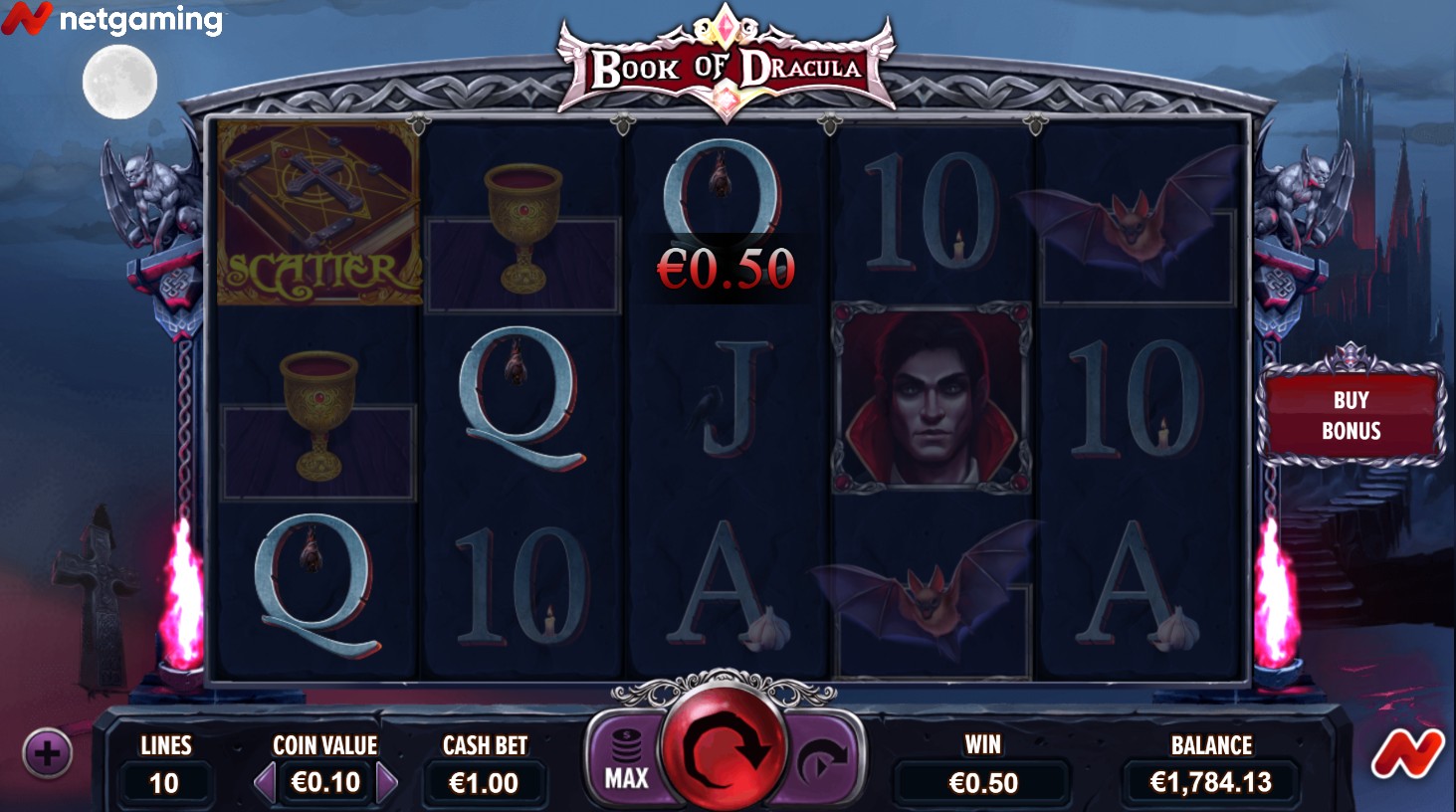Open the purple plus menu
This screenshot has width=1456, height=812.
click(x=47, y=753)
